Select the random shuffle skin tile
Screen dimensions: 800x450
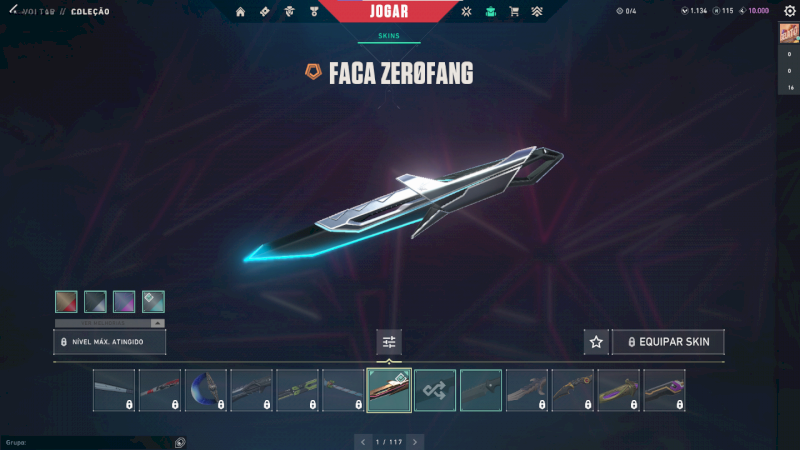click(435, 390)
